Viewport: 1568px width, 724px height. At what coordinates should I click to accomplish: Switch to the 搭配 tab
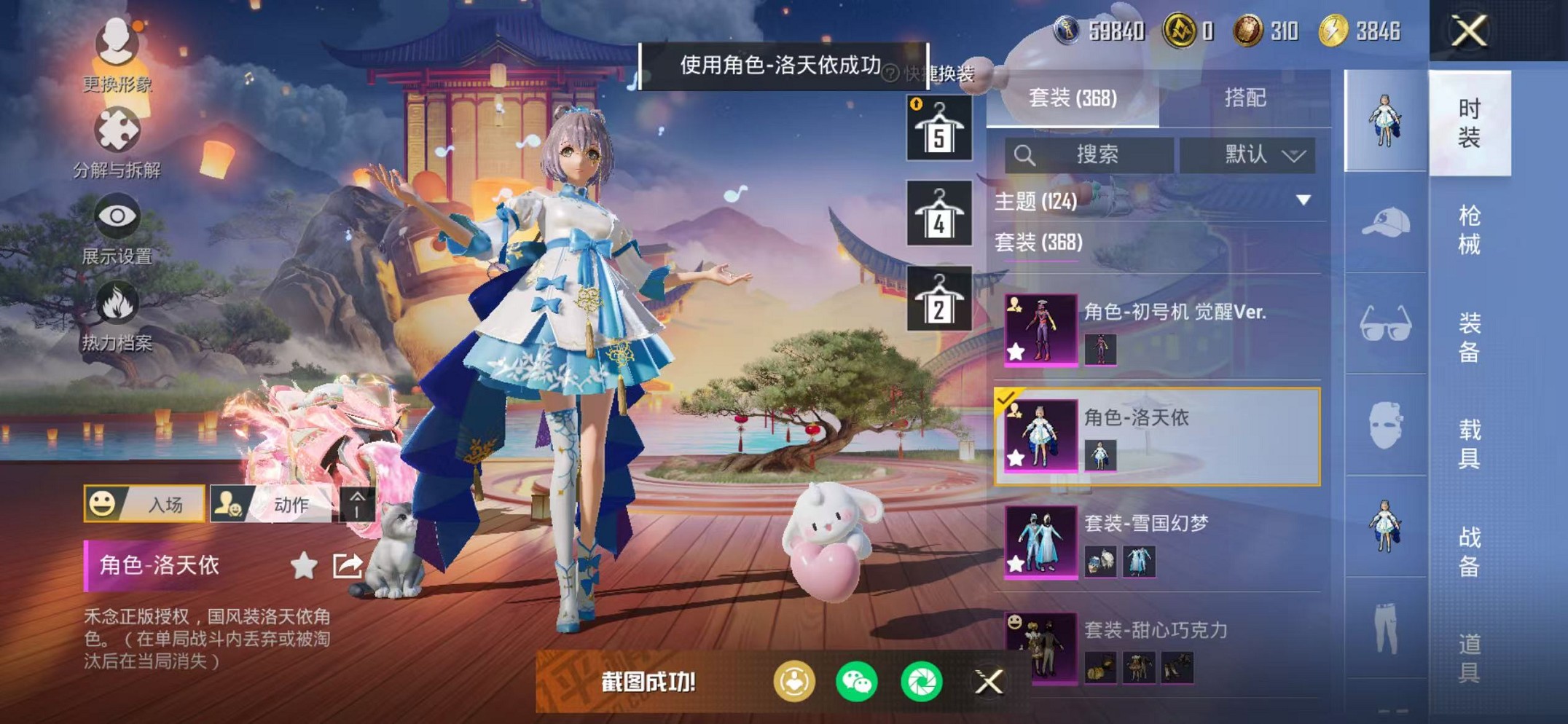tap(1246, 97)
